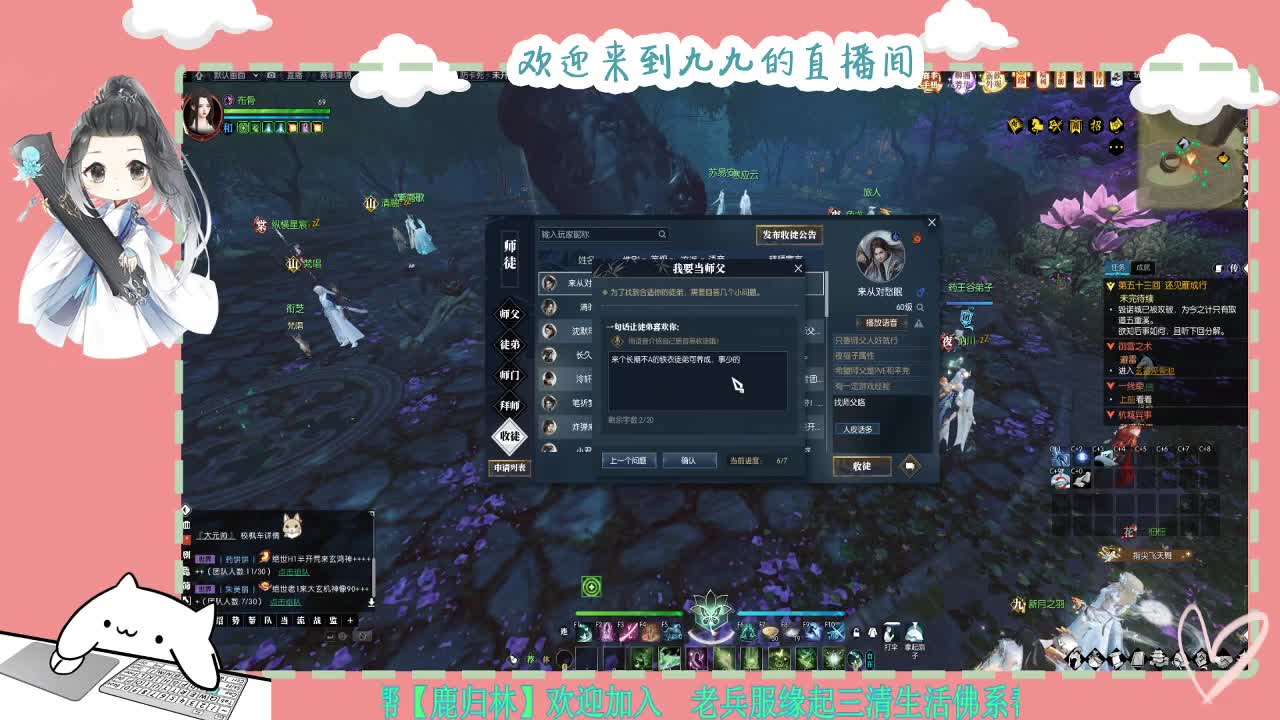Click the search magnifier in the nickname field
The height and width of the screenshot is (720, 1280).
[662, 233]
